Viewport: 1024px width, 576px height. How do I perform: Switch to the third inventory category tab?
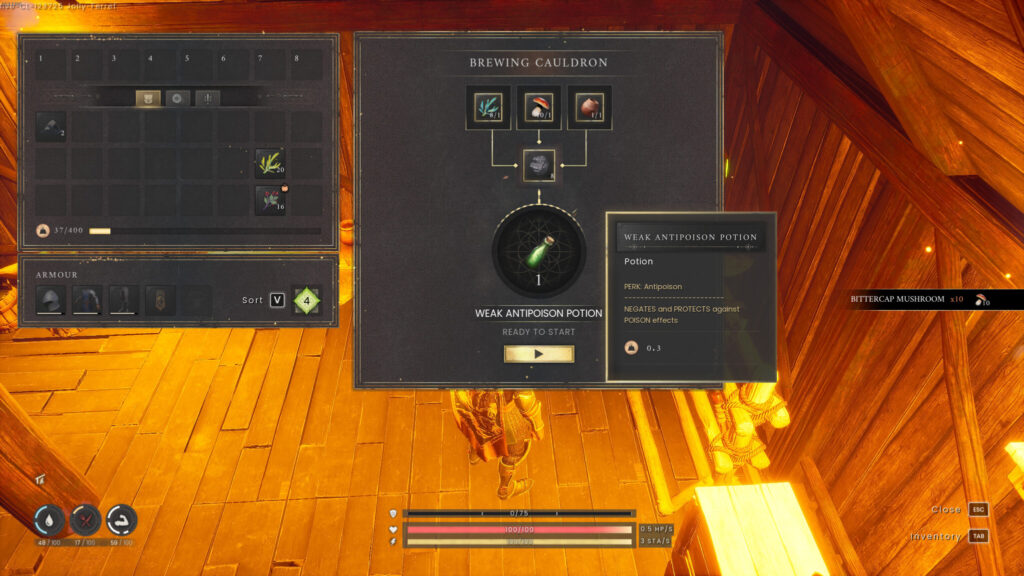[x=207, y=98]
